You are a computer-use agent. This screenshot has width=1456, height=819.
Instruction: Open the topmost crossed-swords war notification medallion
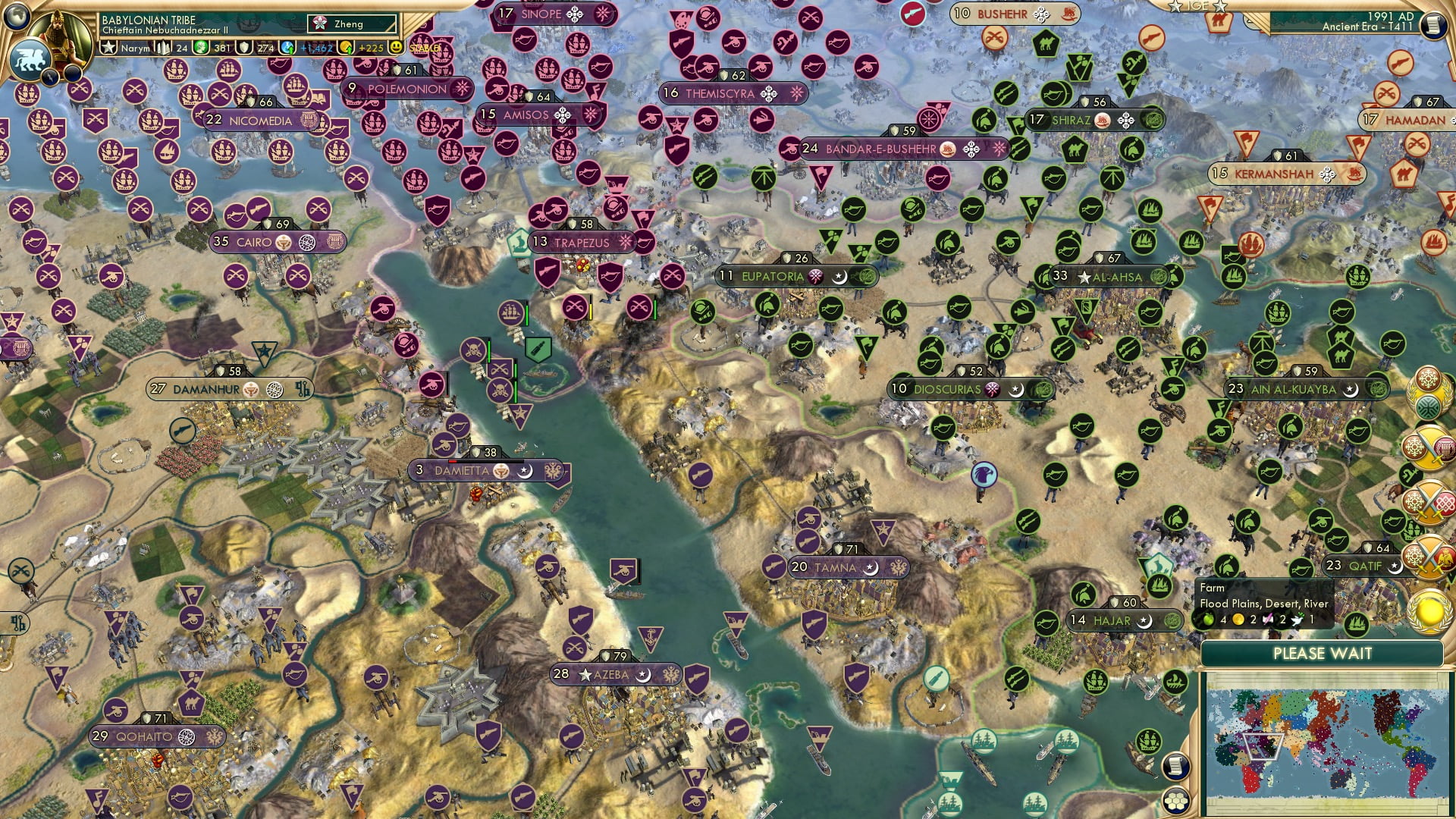pyautogui.click(x=1429, y=503)
